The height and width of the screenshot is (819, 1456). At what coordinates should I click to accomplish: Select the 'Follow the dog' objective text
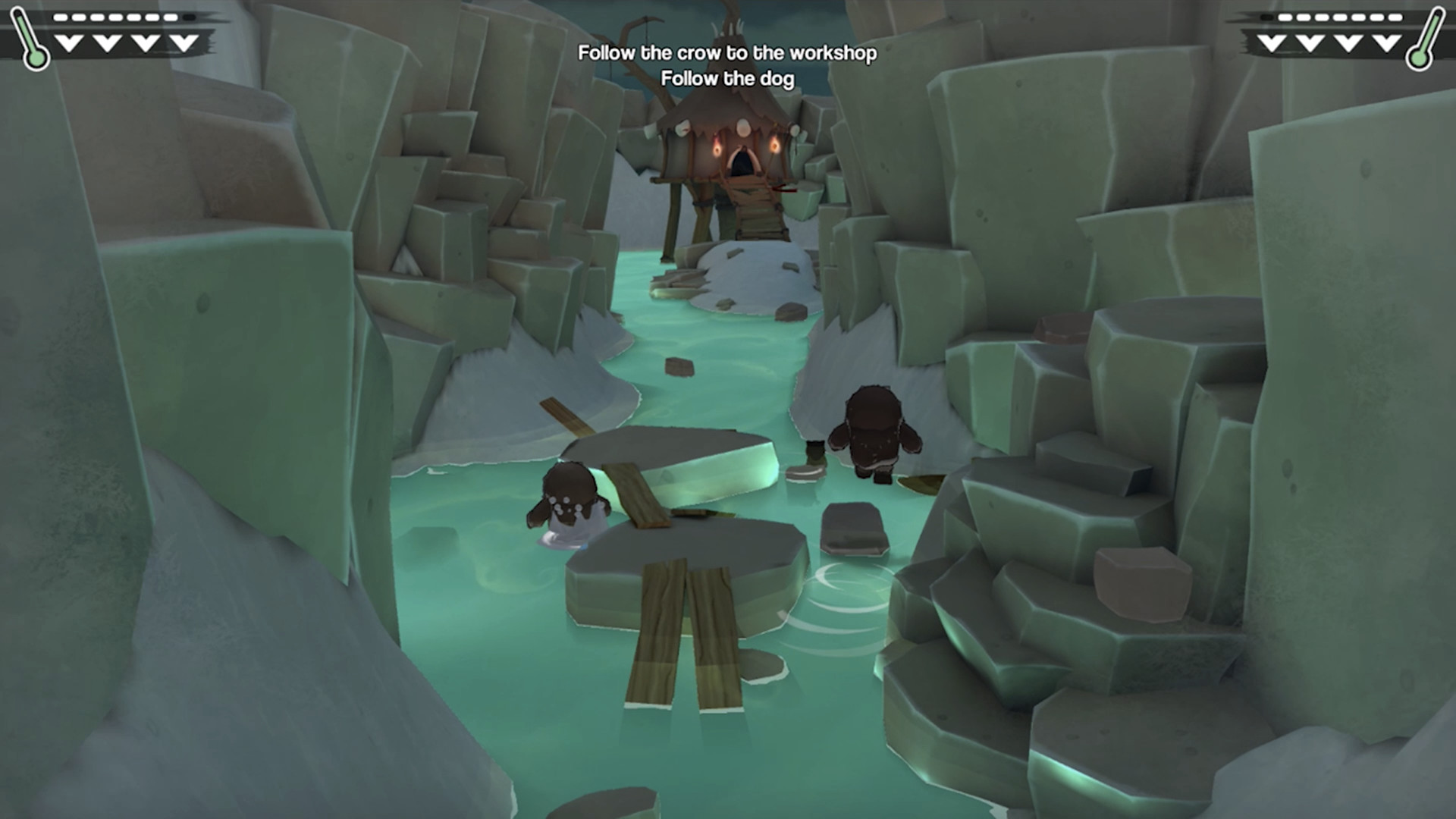(x=729, y=77)
